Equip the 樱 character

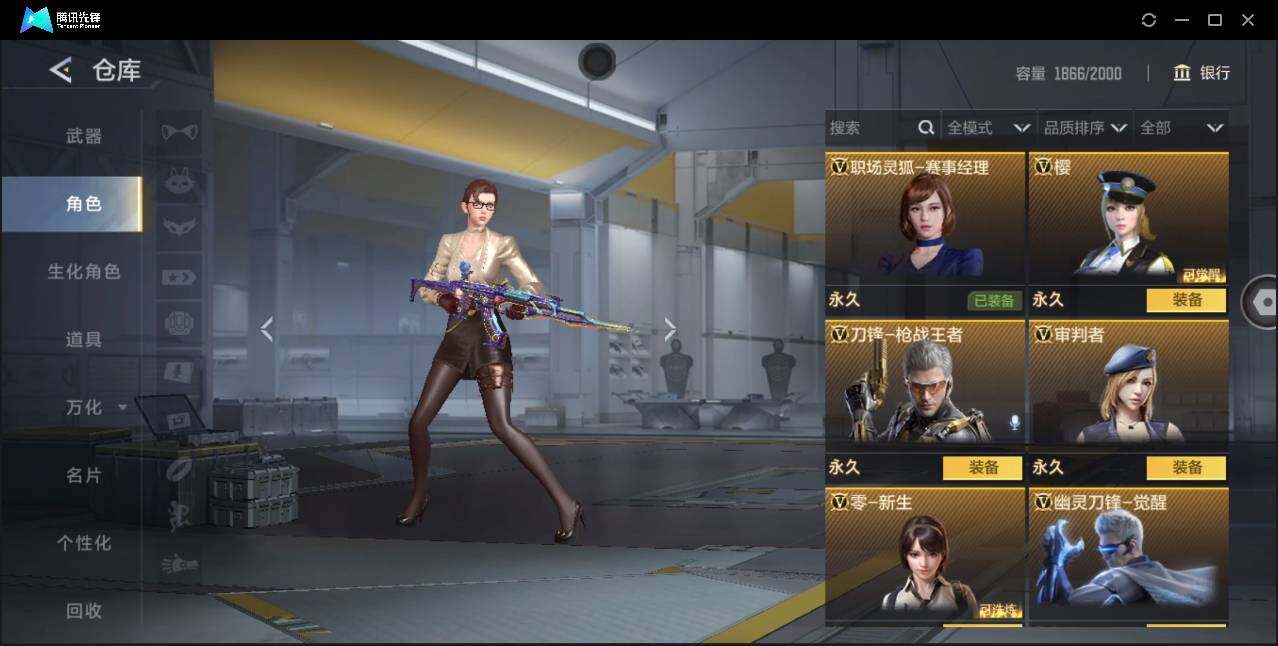(1186, 300)
